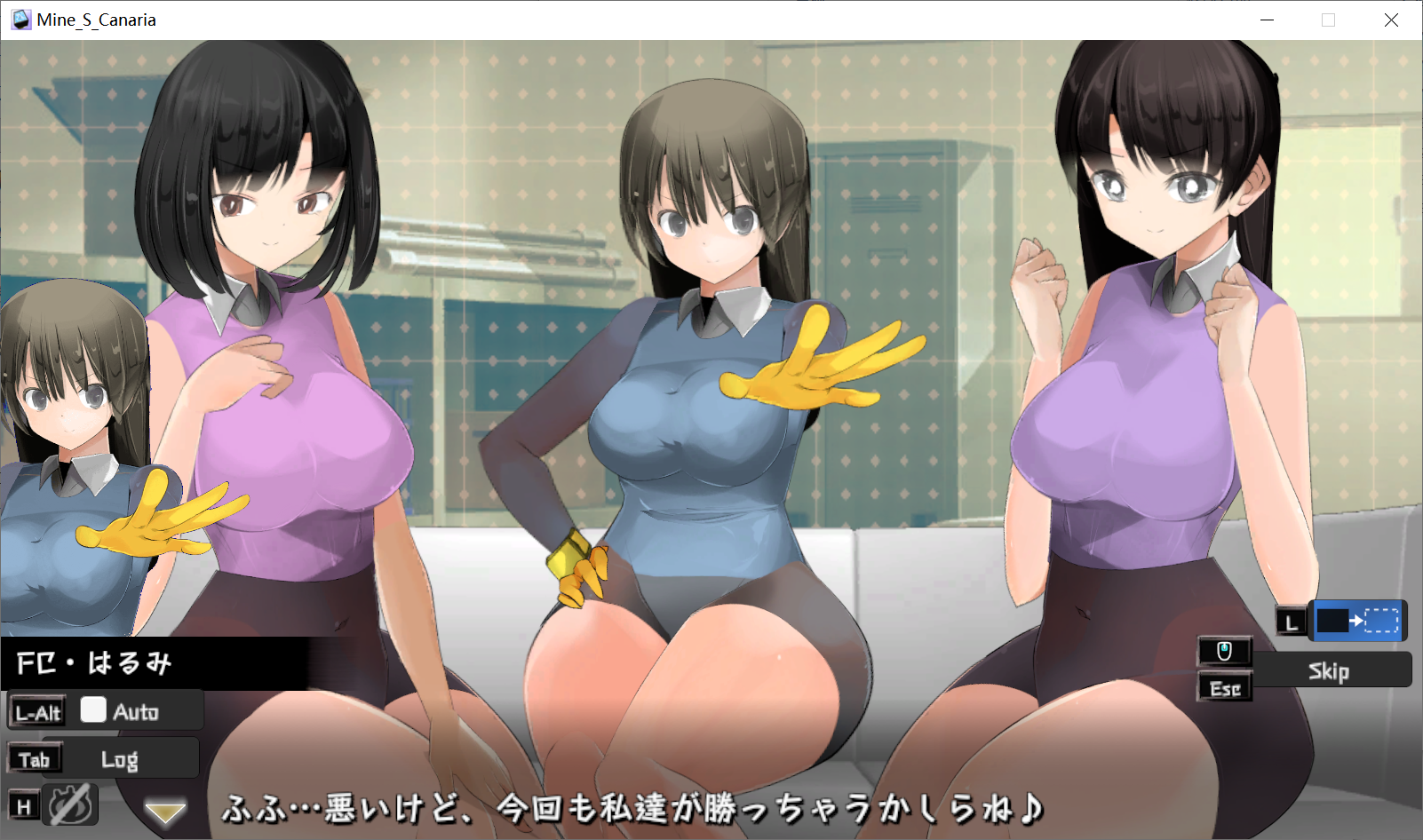
Task: Click the mouse wheel icon above Esc
Action: [1224, 651]
